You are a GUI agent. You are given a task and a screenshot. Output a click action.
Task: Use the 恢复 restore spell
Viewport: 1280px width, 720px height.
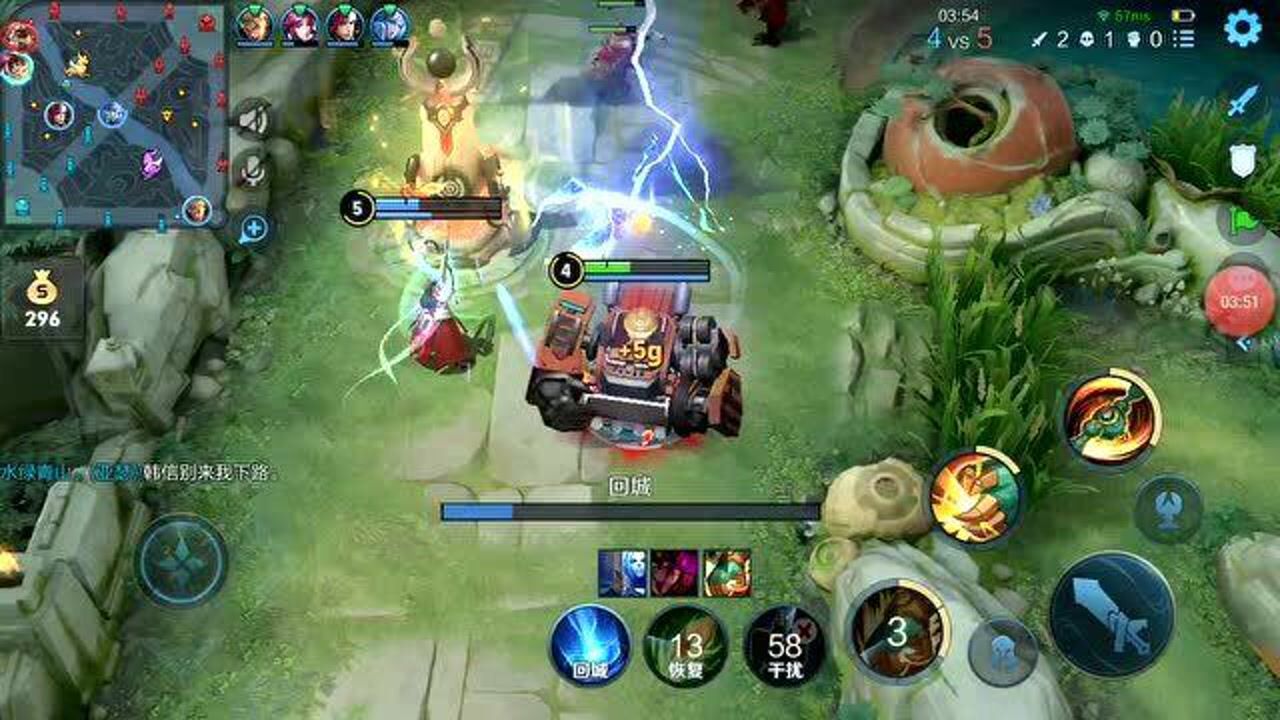[x=686, y=645]
